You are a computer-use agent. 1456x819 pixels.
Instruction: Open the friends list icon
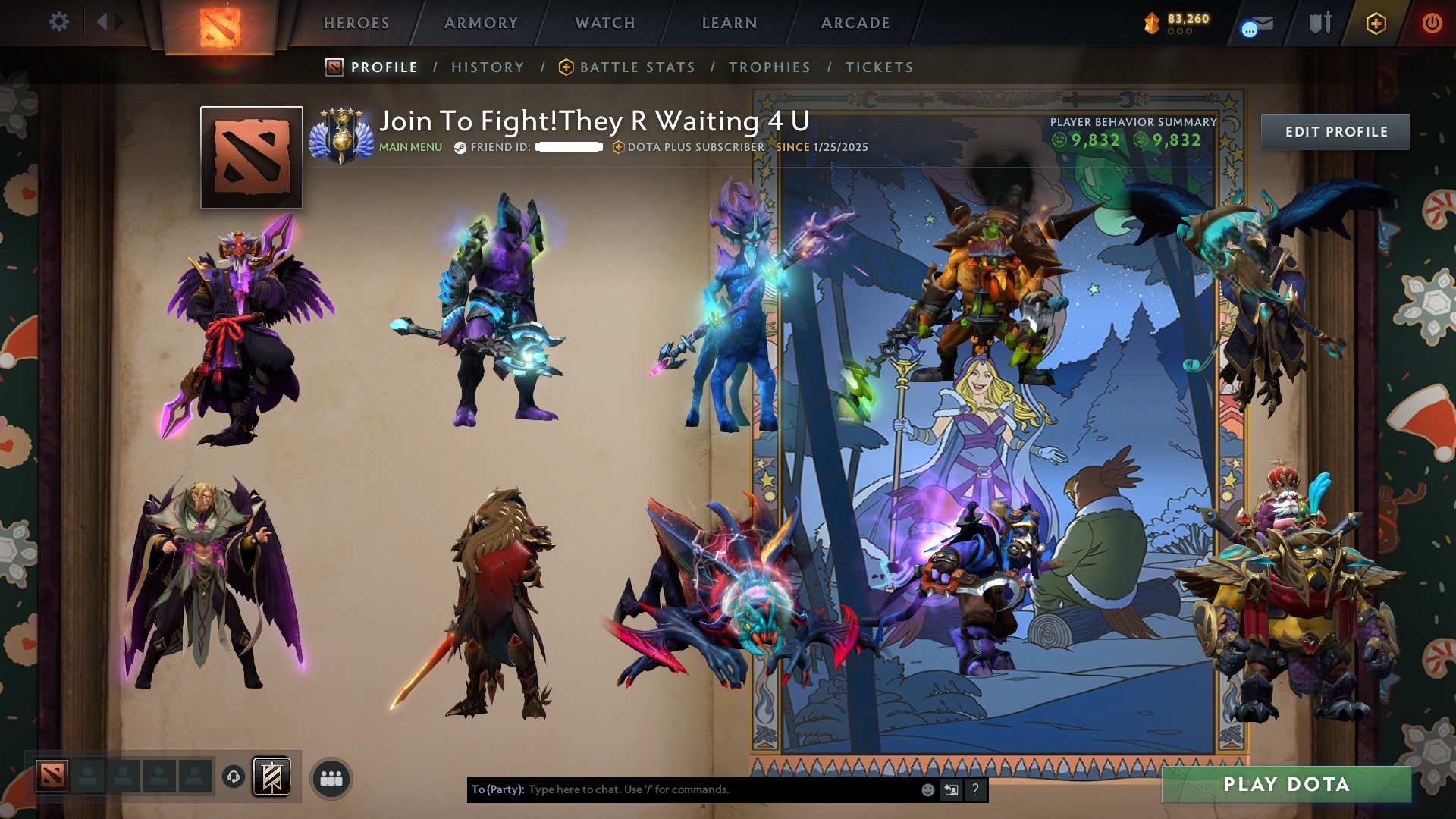(330, 777)
